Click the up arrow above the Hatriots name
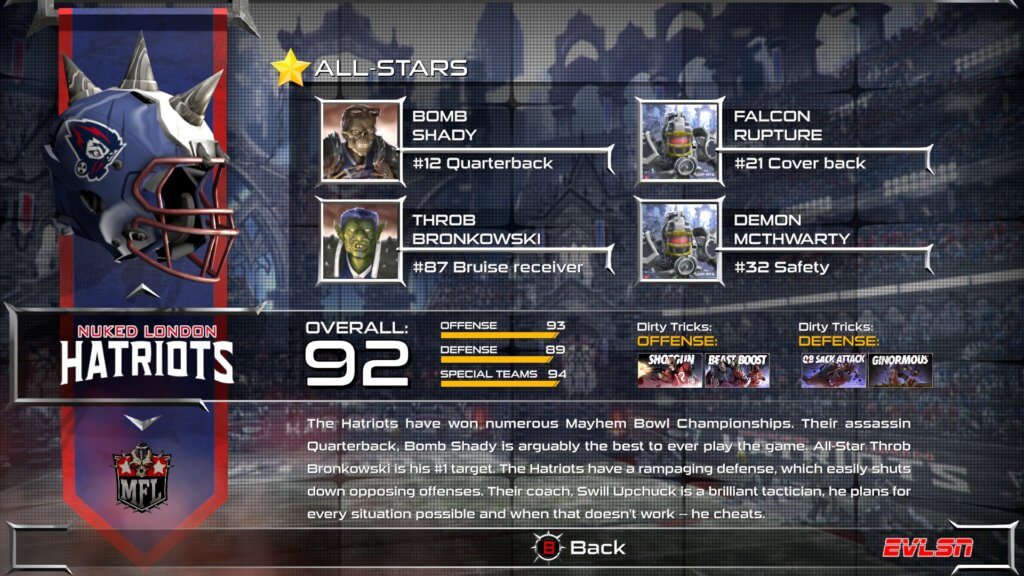The width and height of the screenshot is (1024, 576). [144, 290]
